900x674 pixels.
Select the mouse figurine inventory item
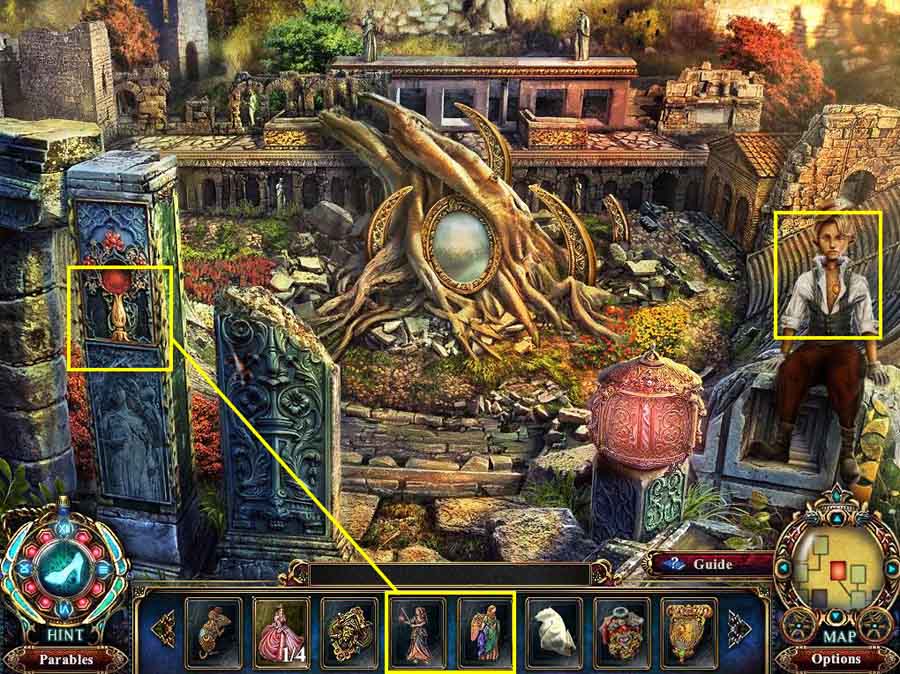pos(213,631)
